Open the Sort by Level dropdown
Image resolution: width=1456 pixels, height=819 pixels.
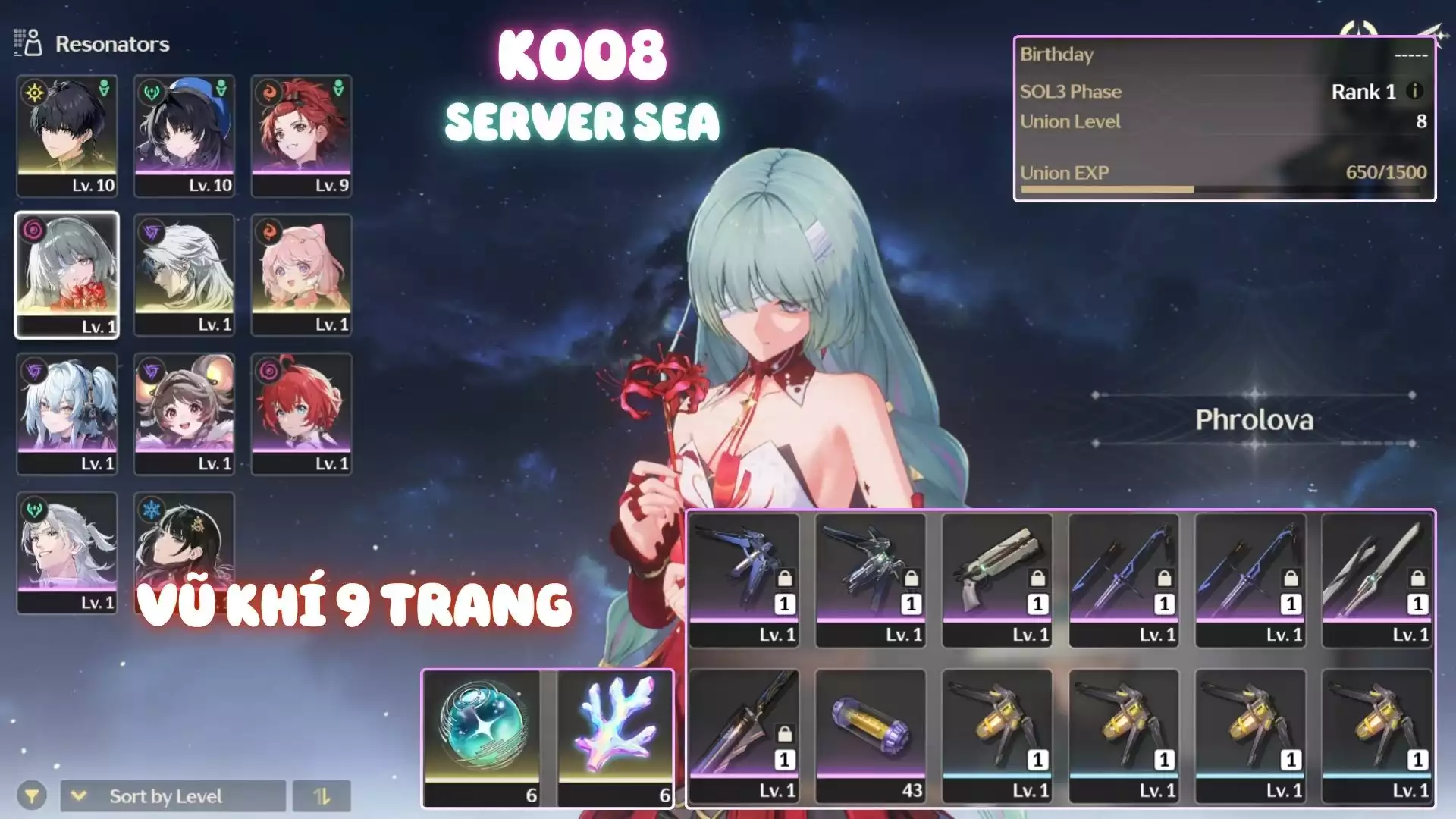pos(173,796)
